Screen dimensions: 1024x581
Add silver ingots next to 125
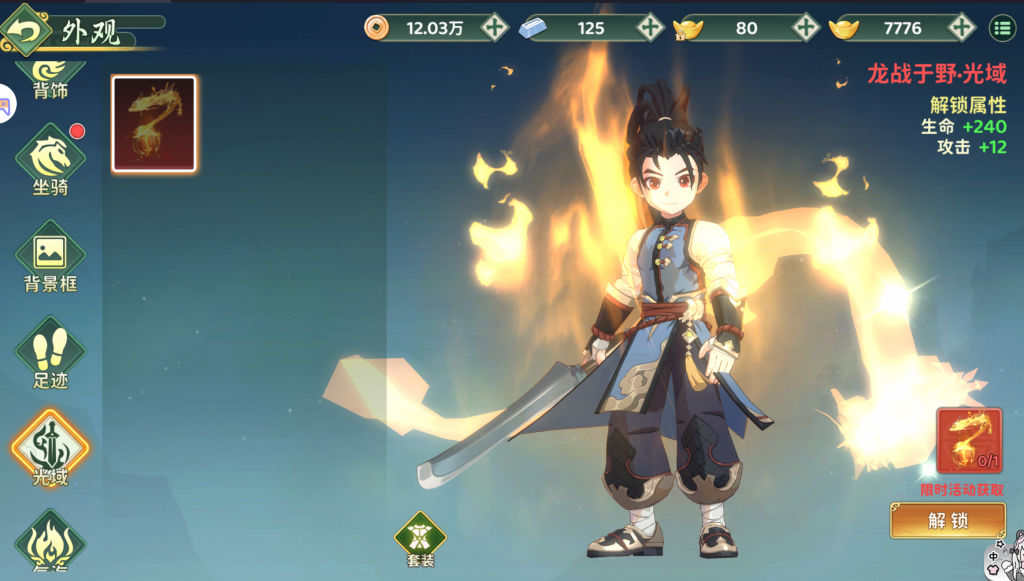pyautogui.click(x=650, y=27)
